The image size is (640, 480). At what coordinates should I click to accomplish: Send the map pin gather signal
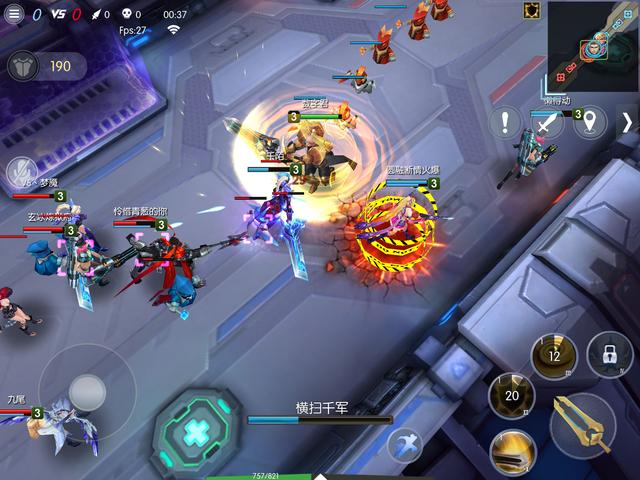pos(590,123)
